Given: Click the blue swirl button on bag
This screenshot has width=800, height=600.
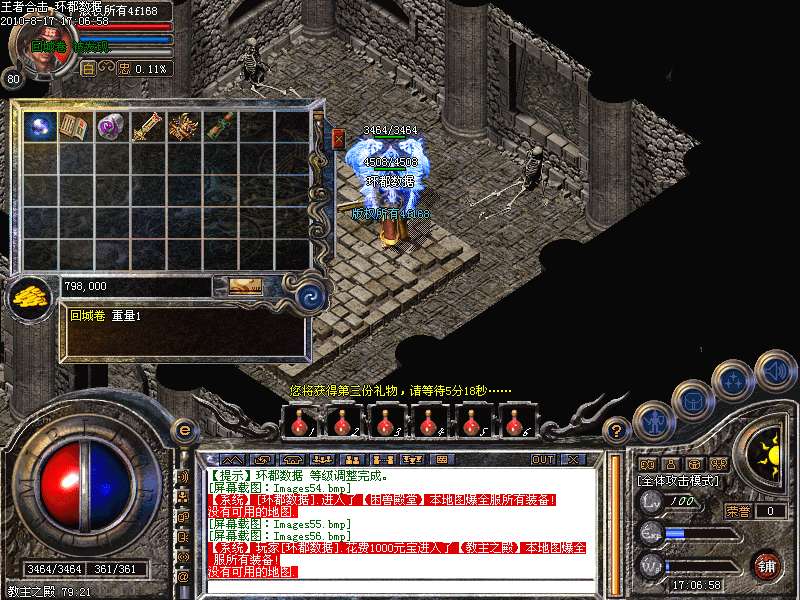Looking at the screenshot, I should click(312, 293).
